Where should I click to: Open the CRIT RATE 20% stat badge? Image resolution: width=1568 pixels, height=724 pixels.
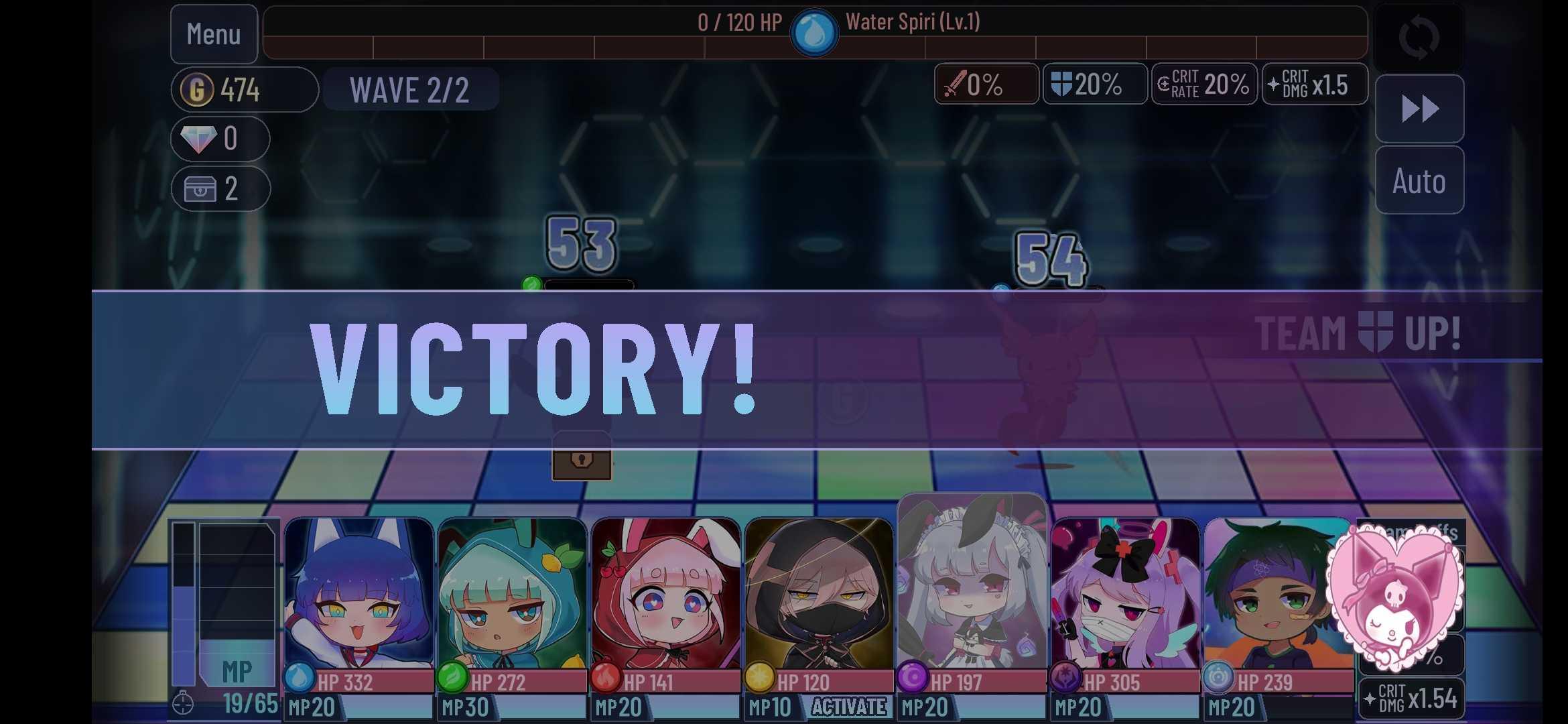point(1203,84)
